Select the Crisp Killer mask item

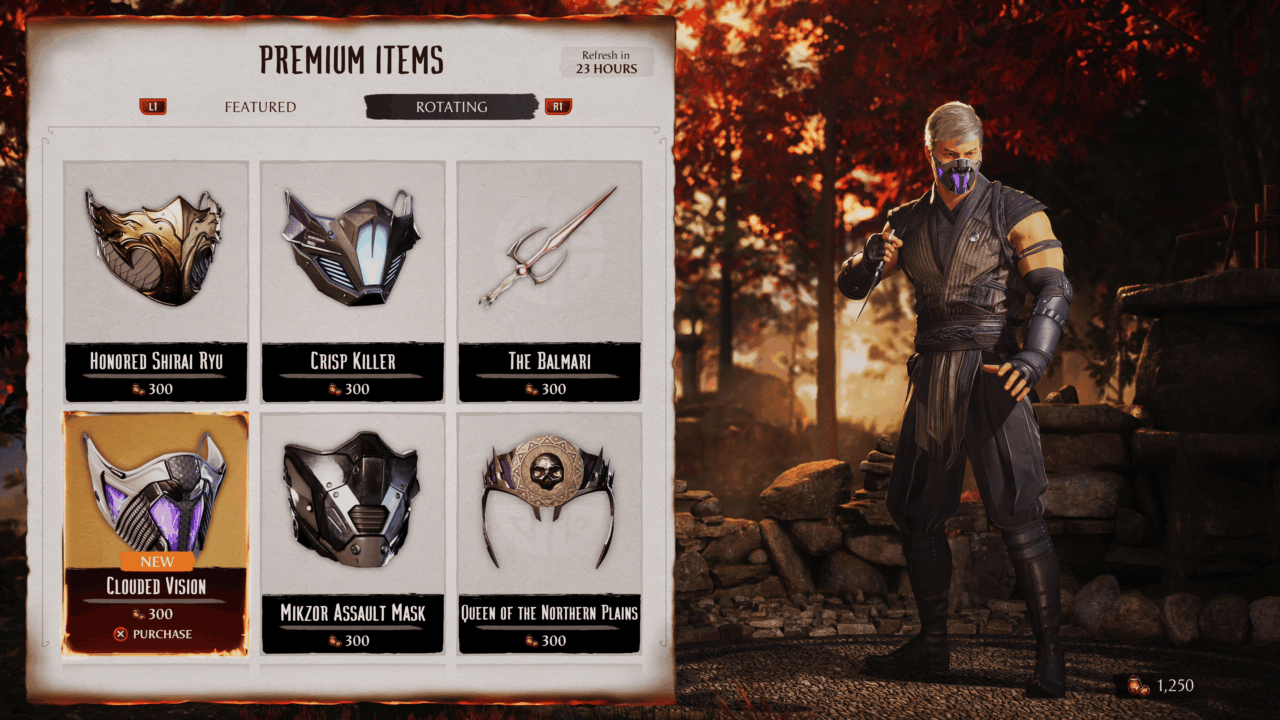point(353,280)
